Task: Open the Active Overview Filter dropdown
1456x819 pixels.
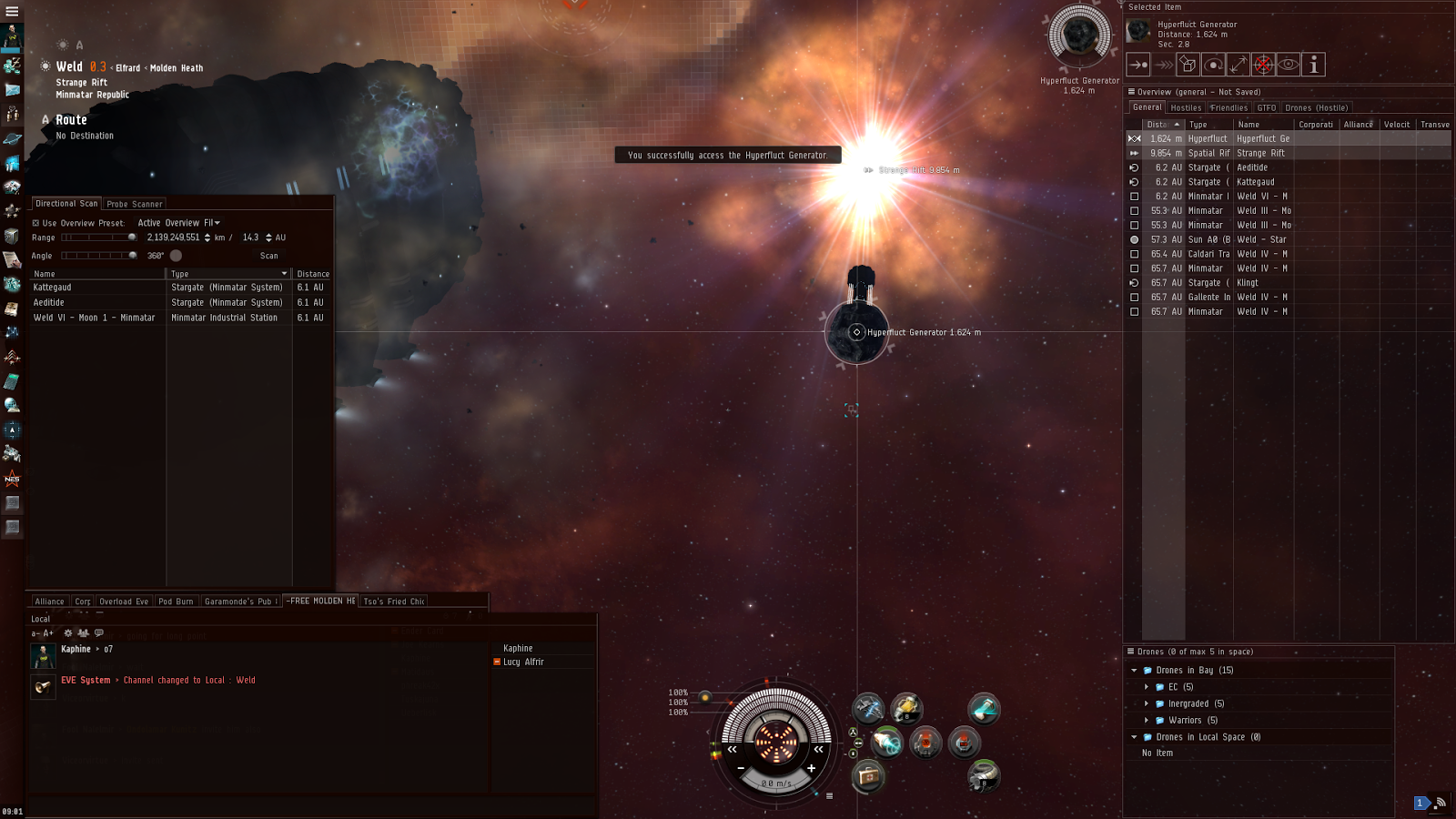Action: point(179,223)
